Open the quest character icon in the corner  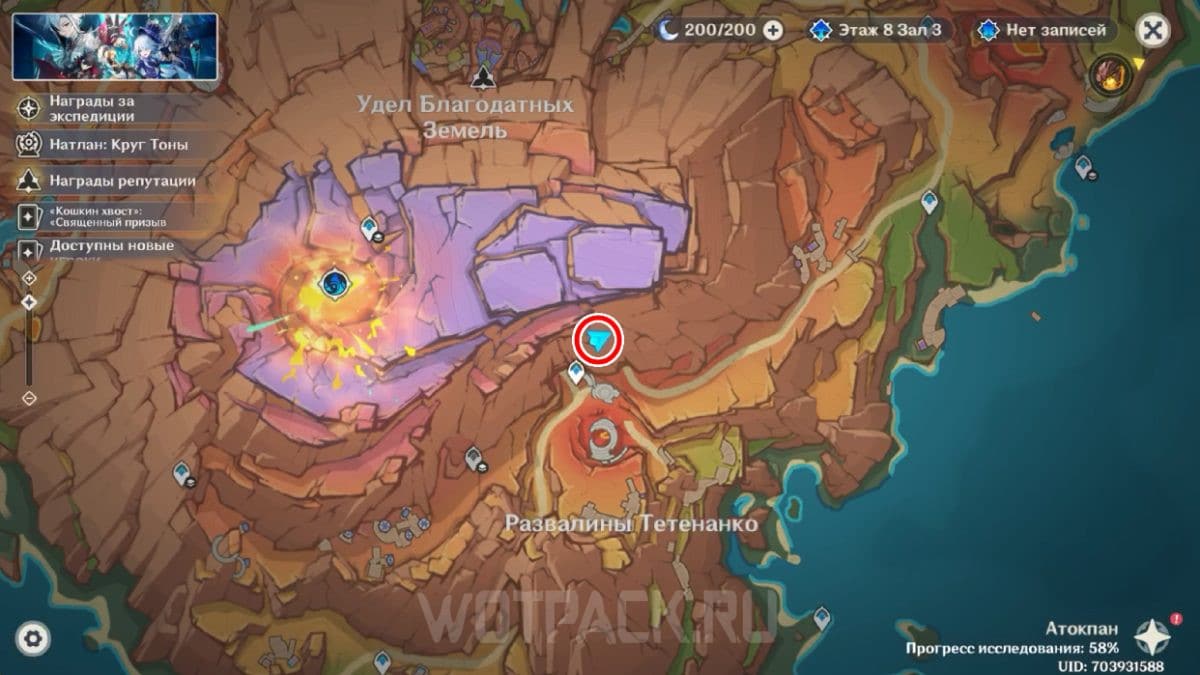pyautogui.click(x=1111, y=73)
